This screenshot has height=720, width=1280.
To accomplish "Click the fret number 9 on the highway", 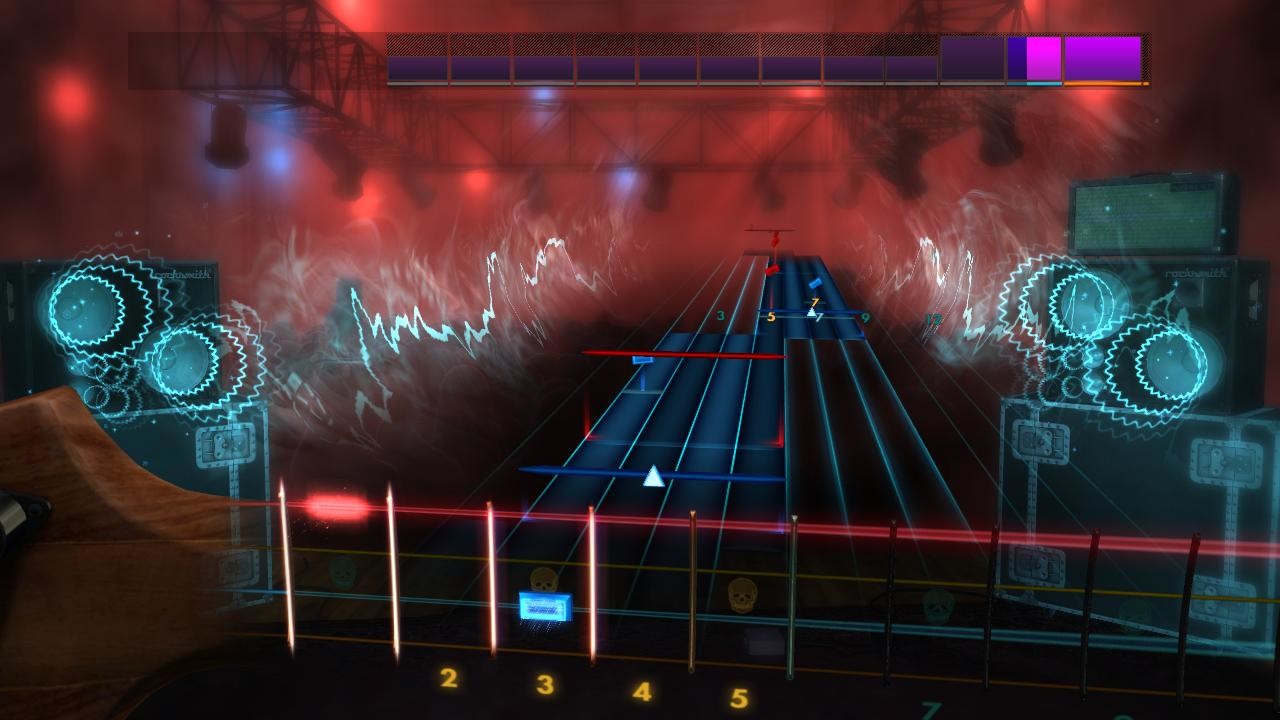I will tap(866, 316).
